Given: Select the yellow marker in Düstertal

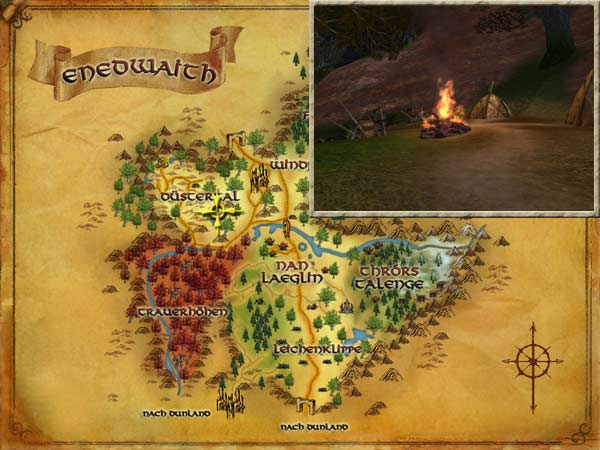Looking at the screenshot, I should 219,212.
